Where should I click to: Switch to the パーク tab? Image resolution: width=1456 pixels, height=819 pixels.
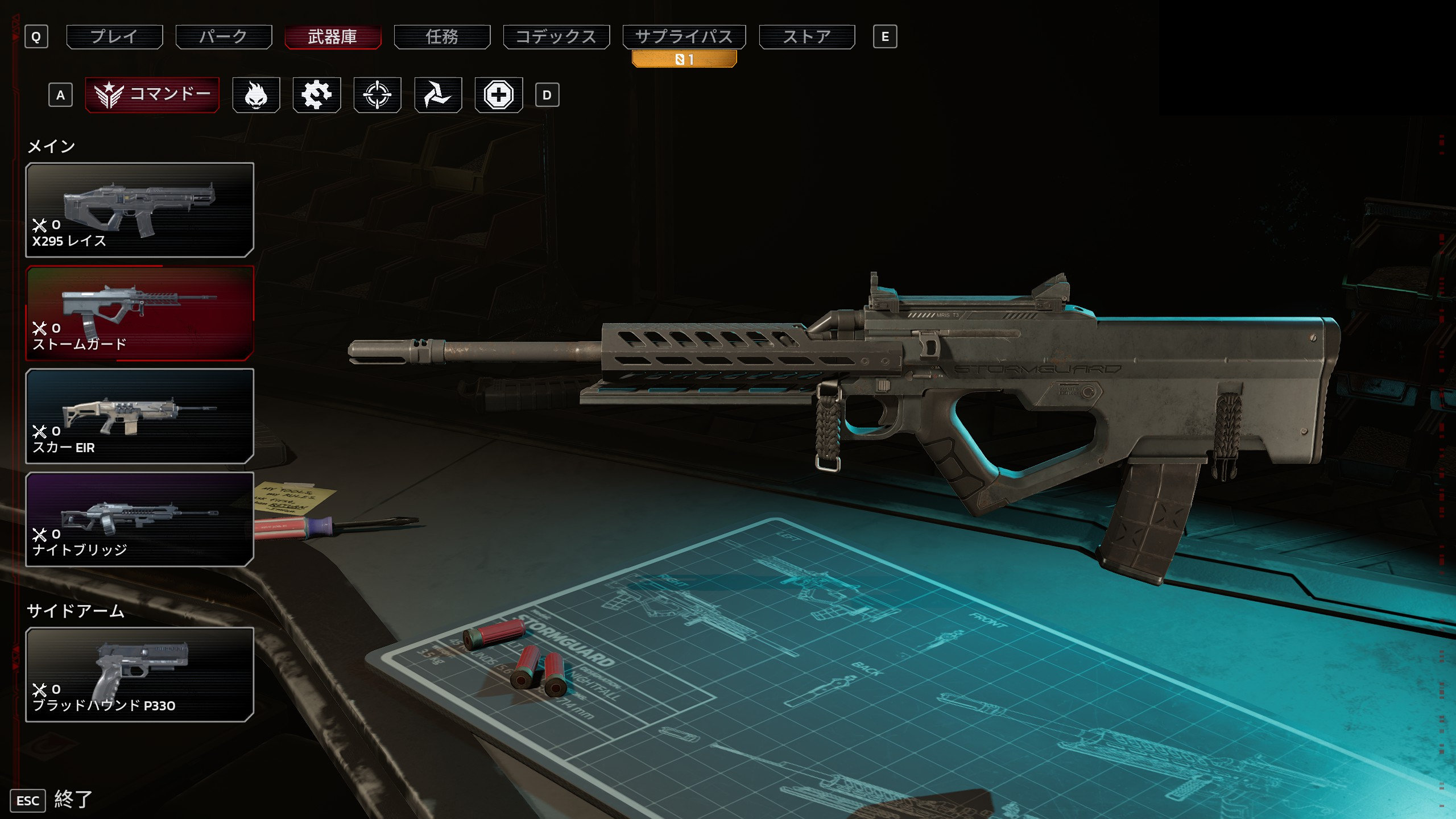click(224, 37)
